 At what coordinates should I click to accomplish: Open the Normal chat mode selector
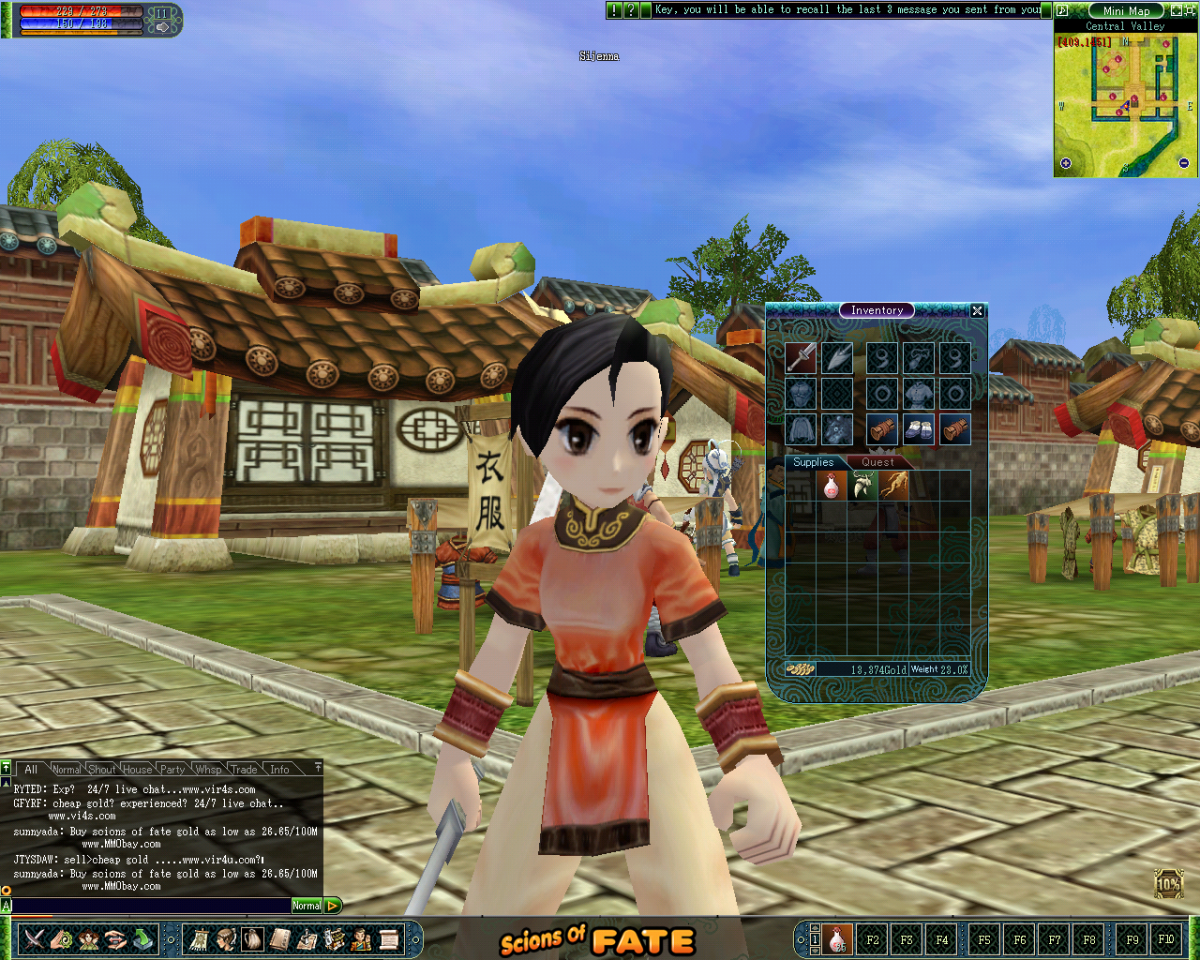tap(306, 906)
